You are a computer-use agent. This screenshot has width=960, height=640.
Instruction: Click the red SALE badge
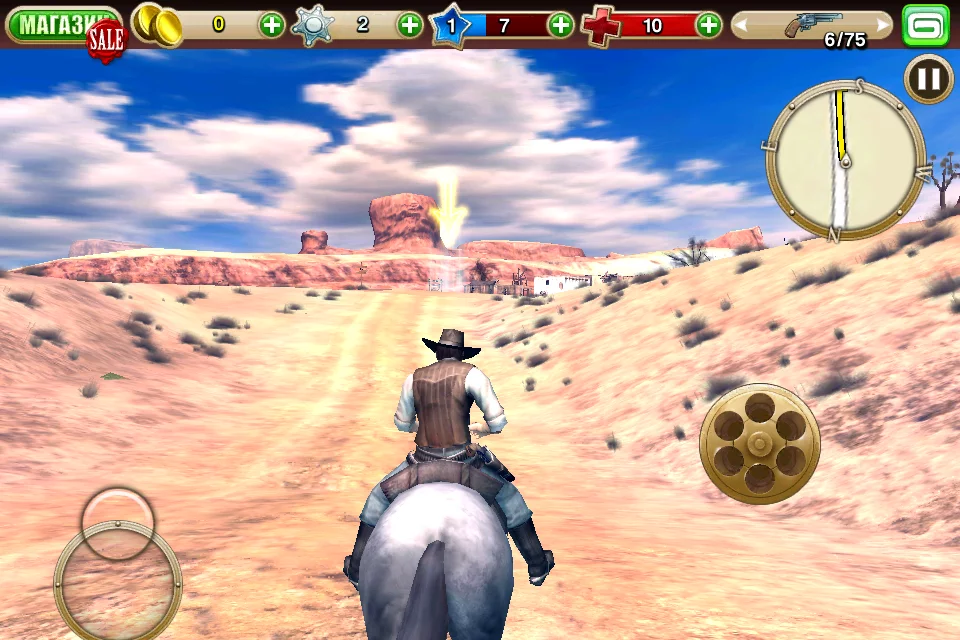tap(106, 40)
